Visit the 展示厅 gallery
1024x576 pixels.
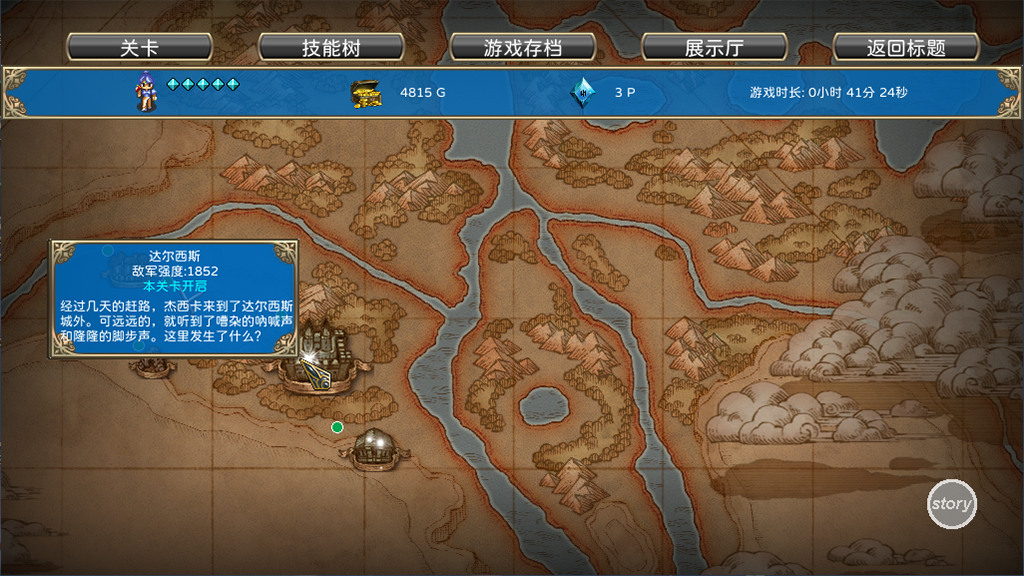(x=714, y=48)
